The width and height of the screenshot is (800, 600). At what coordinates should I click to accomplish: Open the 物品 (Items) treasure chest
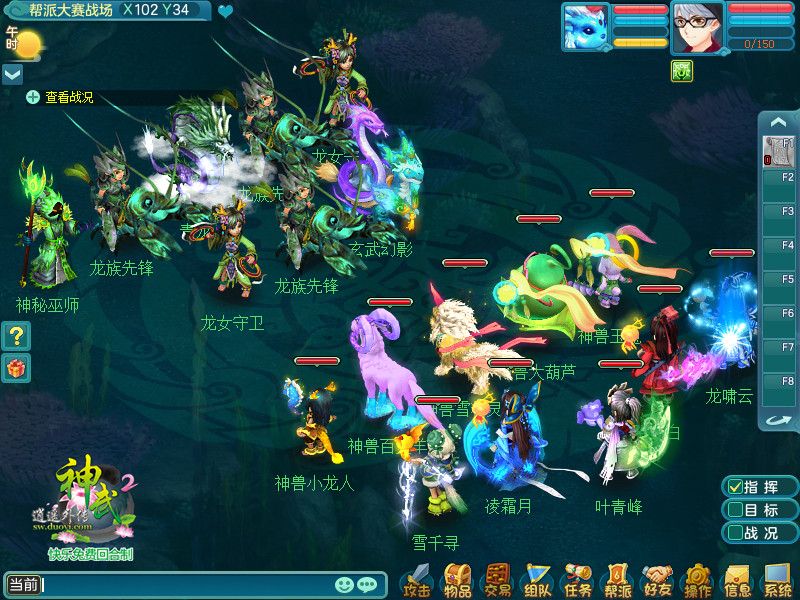pos(458,579)
